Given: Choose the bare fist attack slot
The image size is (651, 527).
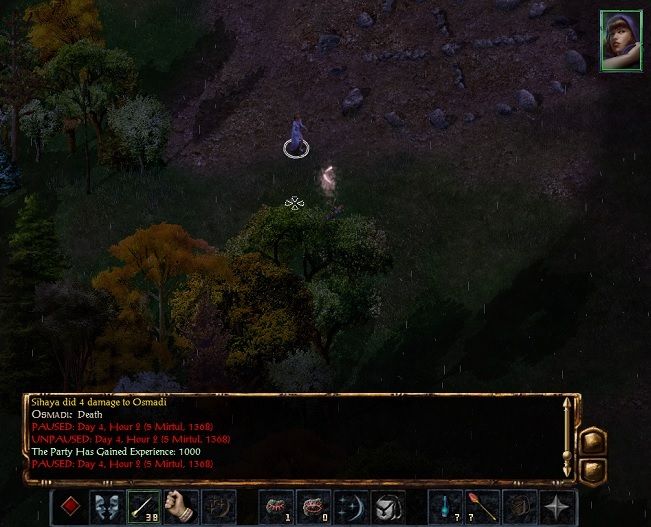Looking at the screenshot, I should tap(180, 506).
